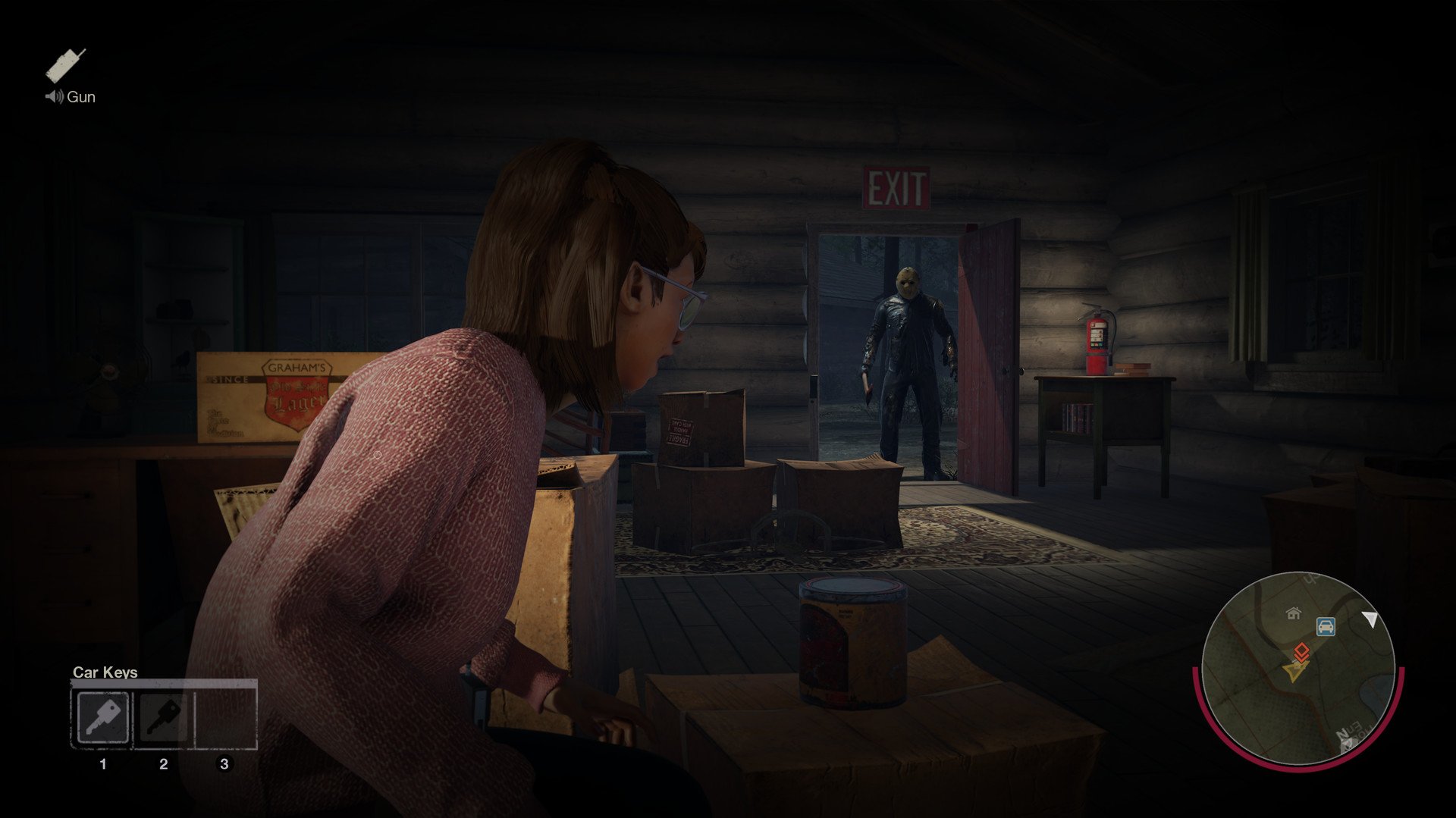
Task: Click the walkie-talkie radio icon
Action: click(64, 64)
